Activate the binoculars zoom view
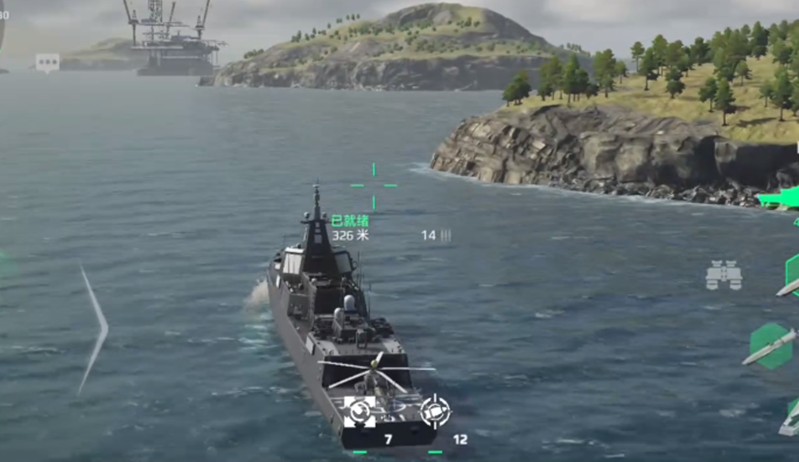 pos(723,275)
